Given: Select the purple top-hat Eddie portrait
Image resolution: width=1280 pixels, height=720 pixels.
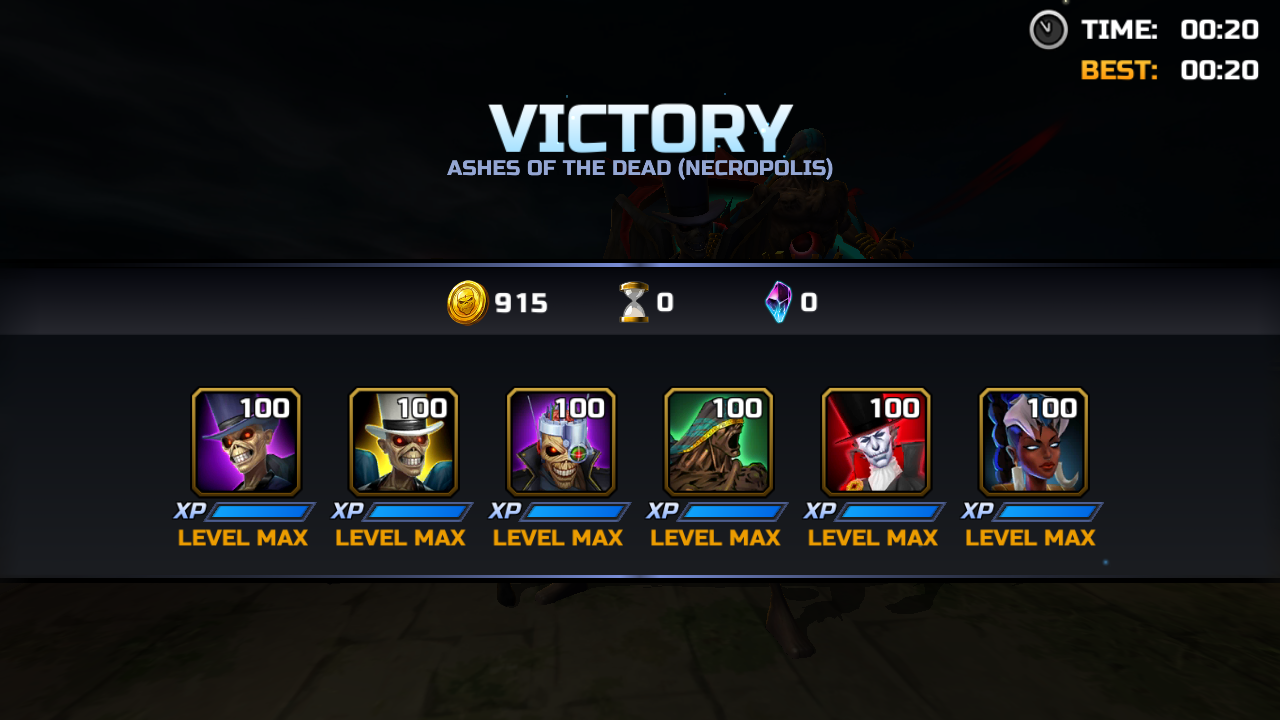Looking at the screenshot, I should pos(246,442).
